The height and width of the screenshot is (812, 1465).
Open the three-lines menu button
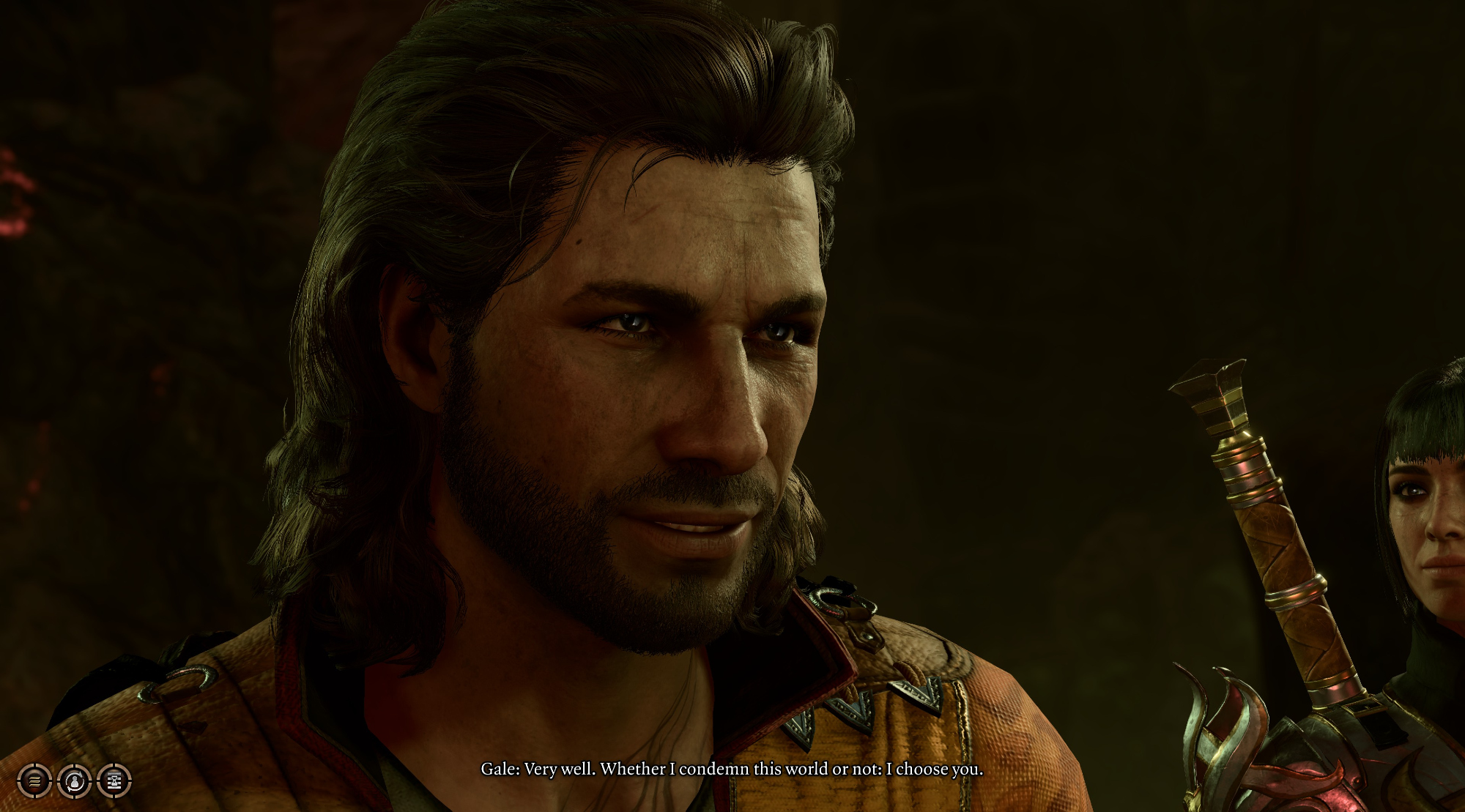click(x=34, y=781)
